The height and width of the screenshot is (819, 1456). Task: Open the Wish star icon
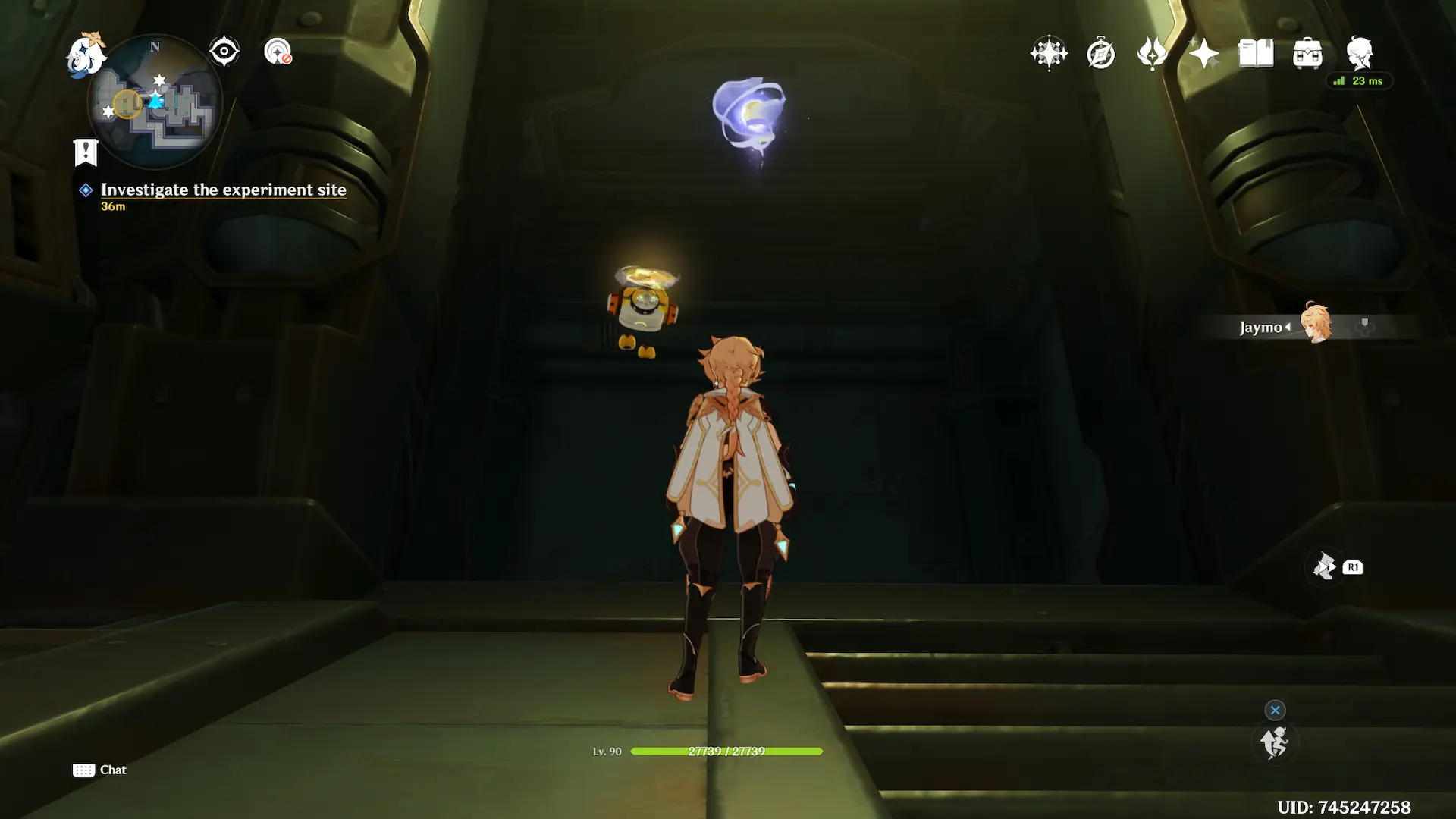(x=1049, y=53)
